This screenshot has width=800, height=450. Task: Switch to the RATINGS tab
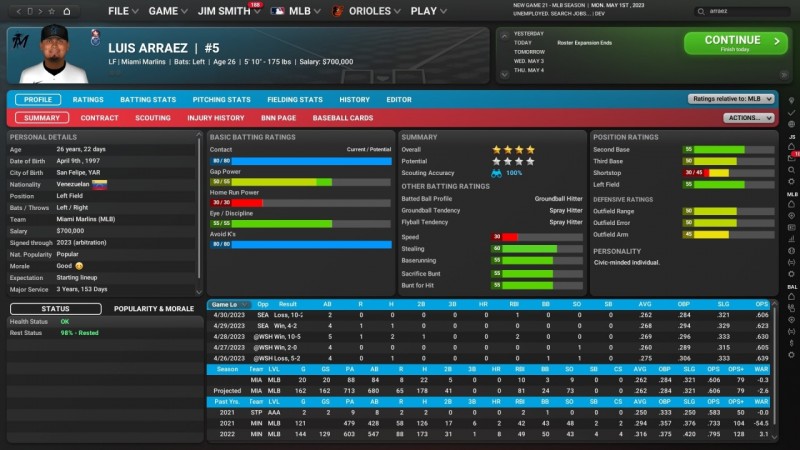[88, 100]
